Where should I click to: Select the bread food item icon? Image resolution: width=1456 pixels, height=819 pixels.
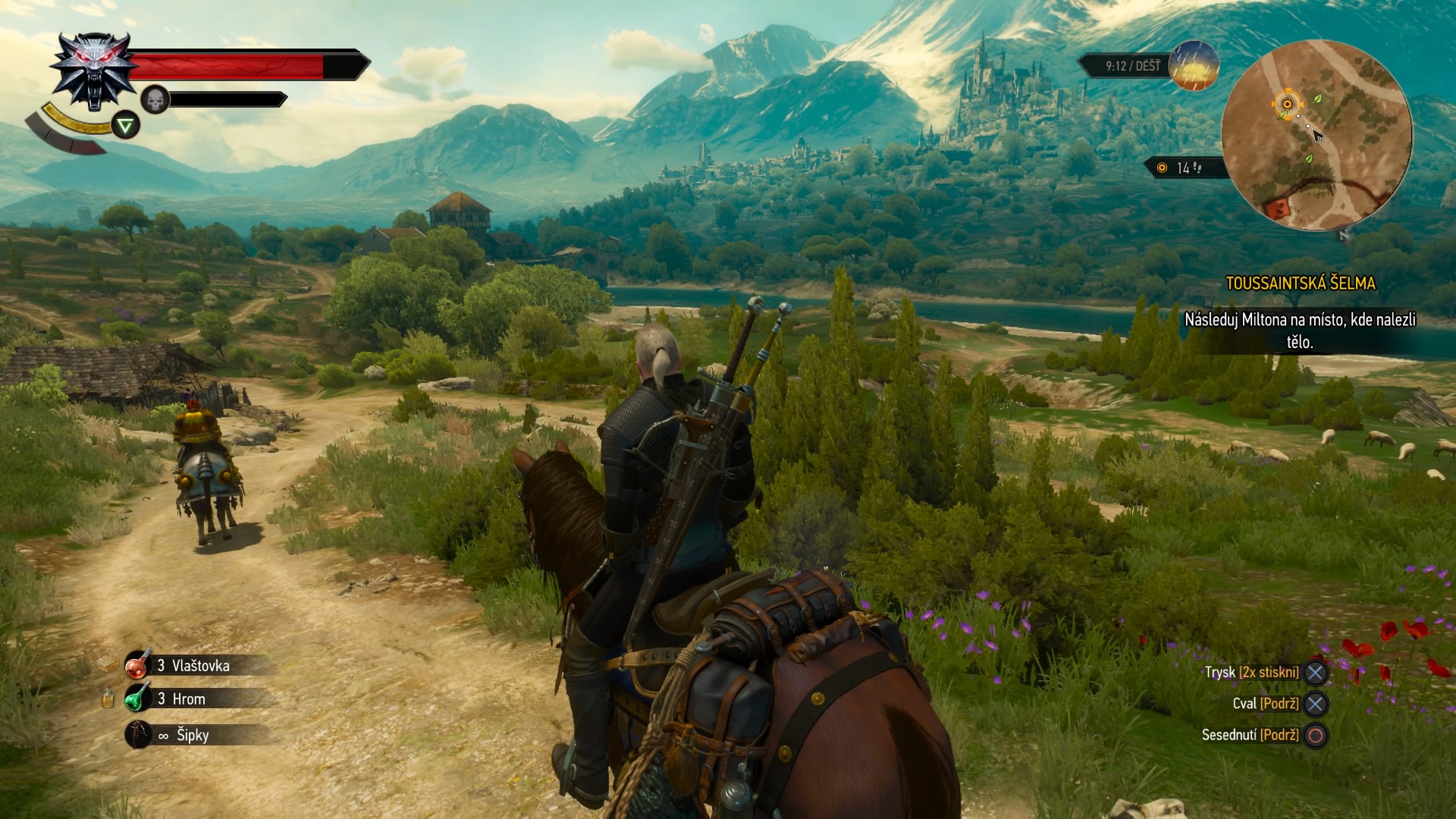108,665
